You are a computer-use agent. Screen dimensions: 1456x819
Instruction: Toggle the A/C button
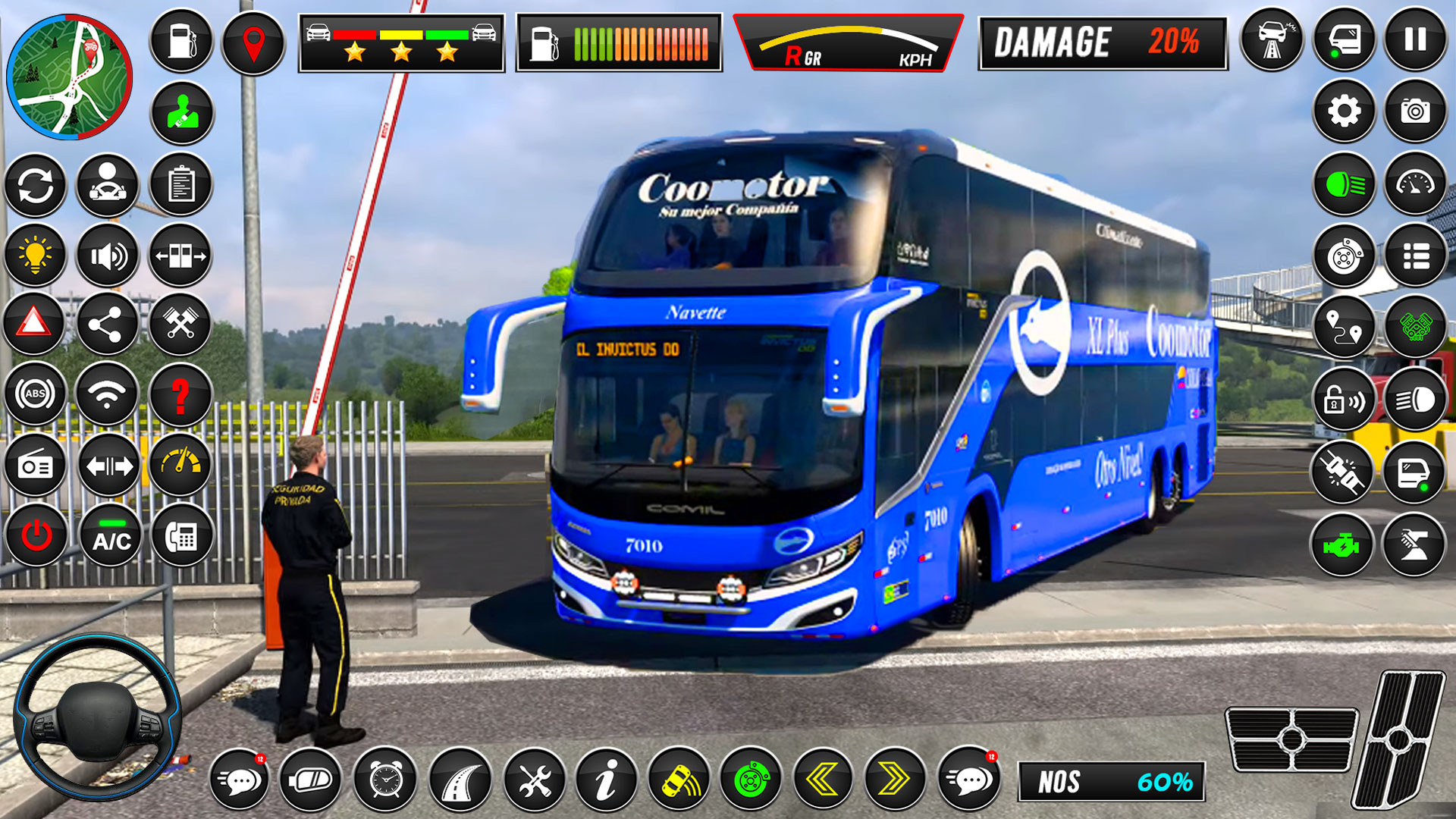[111, 535]
